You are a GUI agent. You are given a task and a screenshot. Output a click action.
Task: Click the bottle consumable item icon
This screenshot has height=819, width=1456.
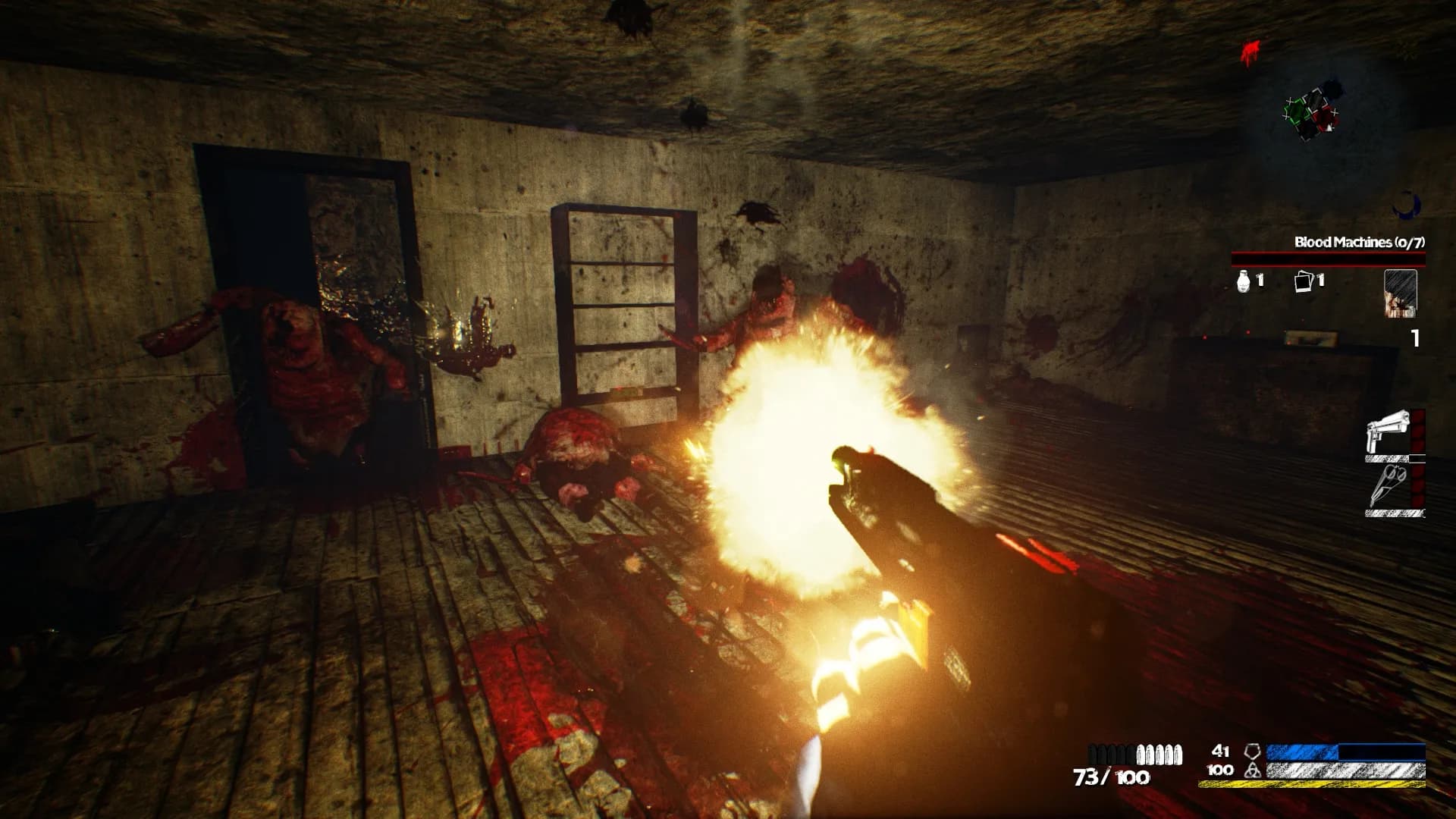point(1243,282)
